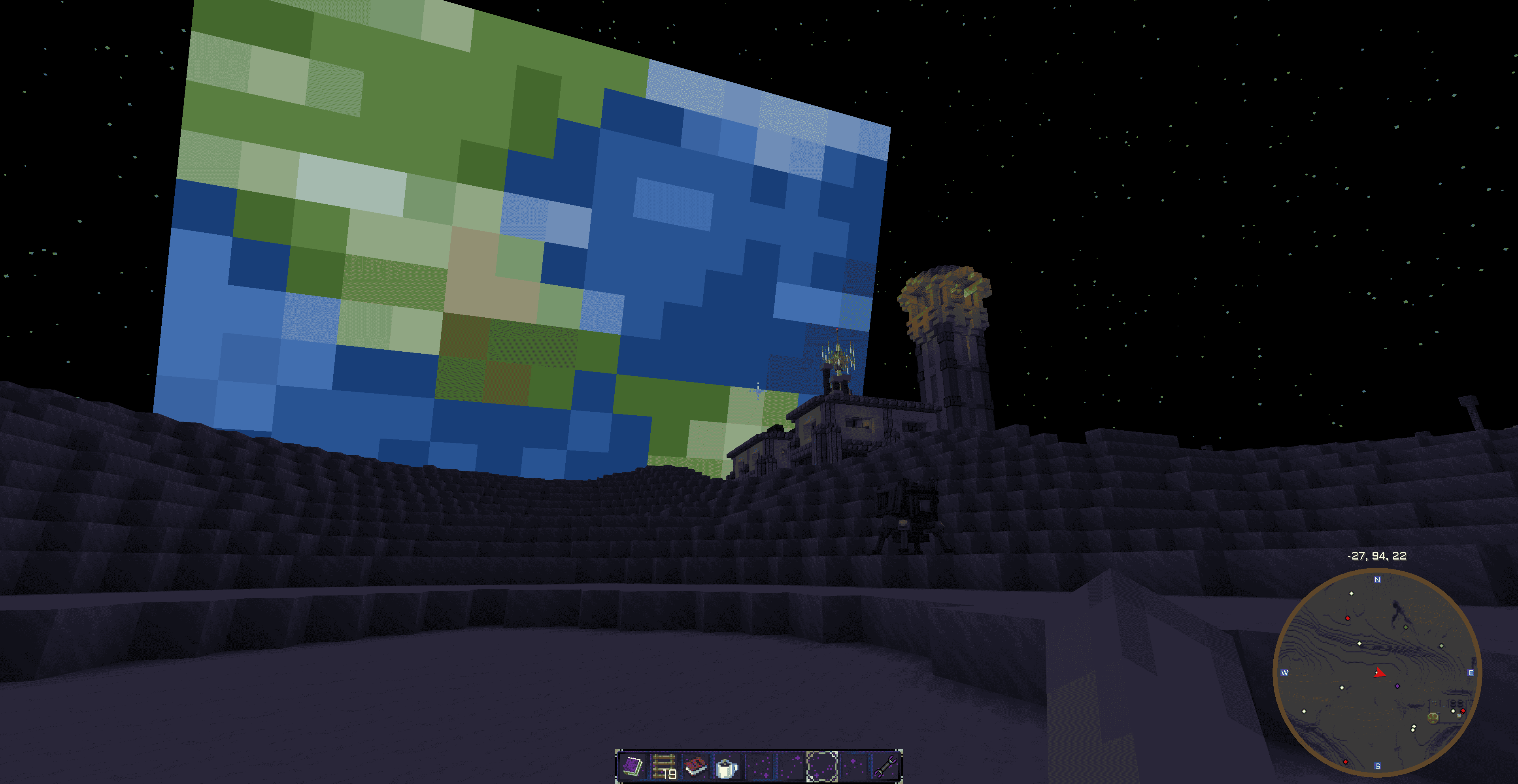Toggle the green waypoint diamond on minimap

pyautogui.click(x=1406, y=627)
